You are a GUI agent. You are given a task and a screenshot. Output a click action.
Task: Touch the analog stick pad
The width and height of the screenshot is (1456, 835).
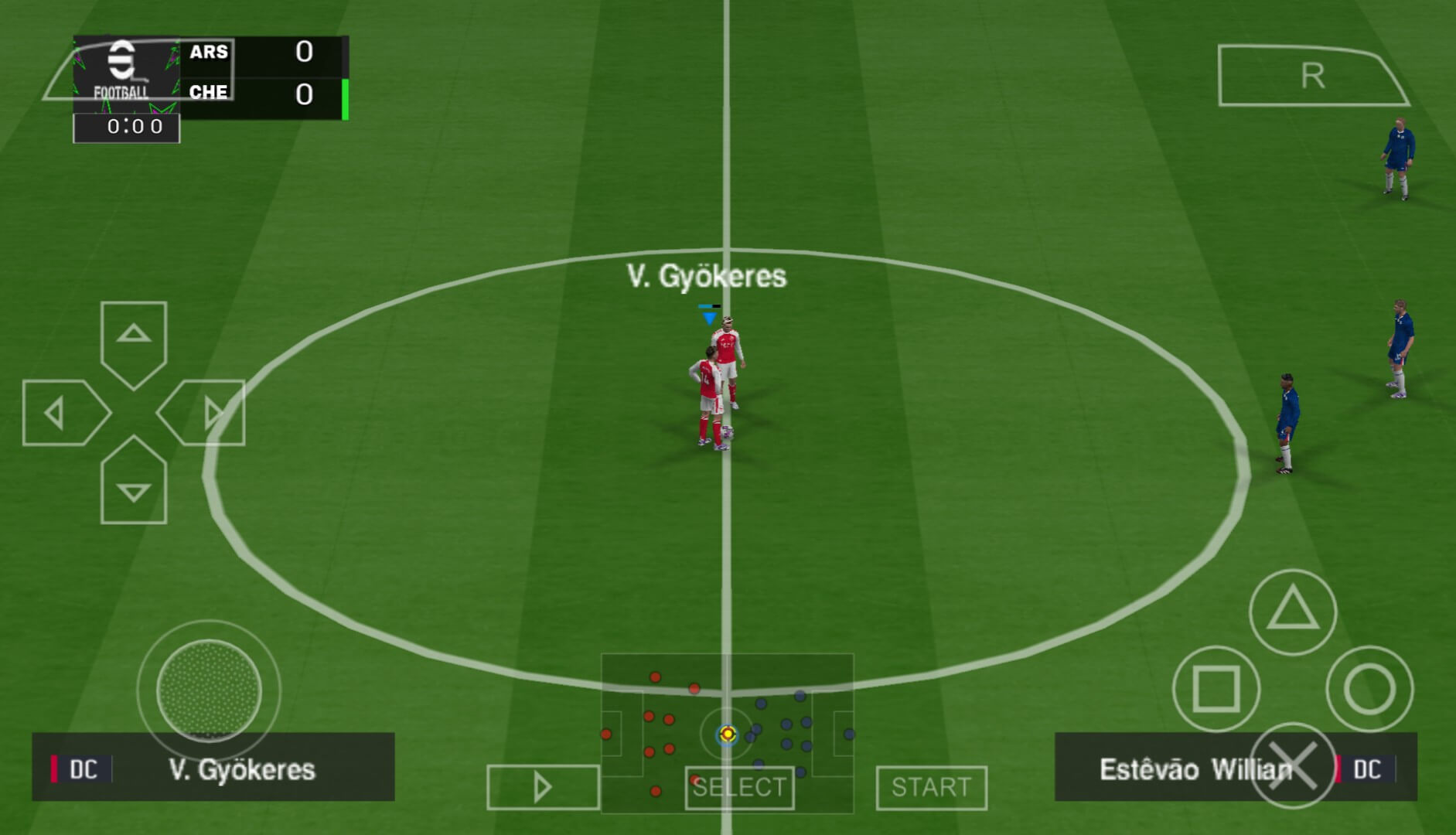[x=209, y=690]
